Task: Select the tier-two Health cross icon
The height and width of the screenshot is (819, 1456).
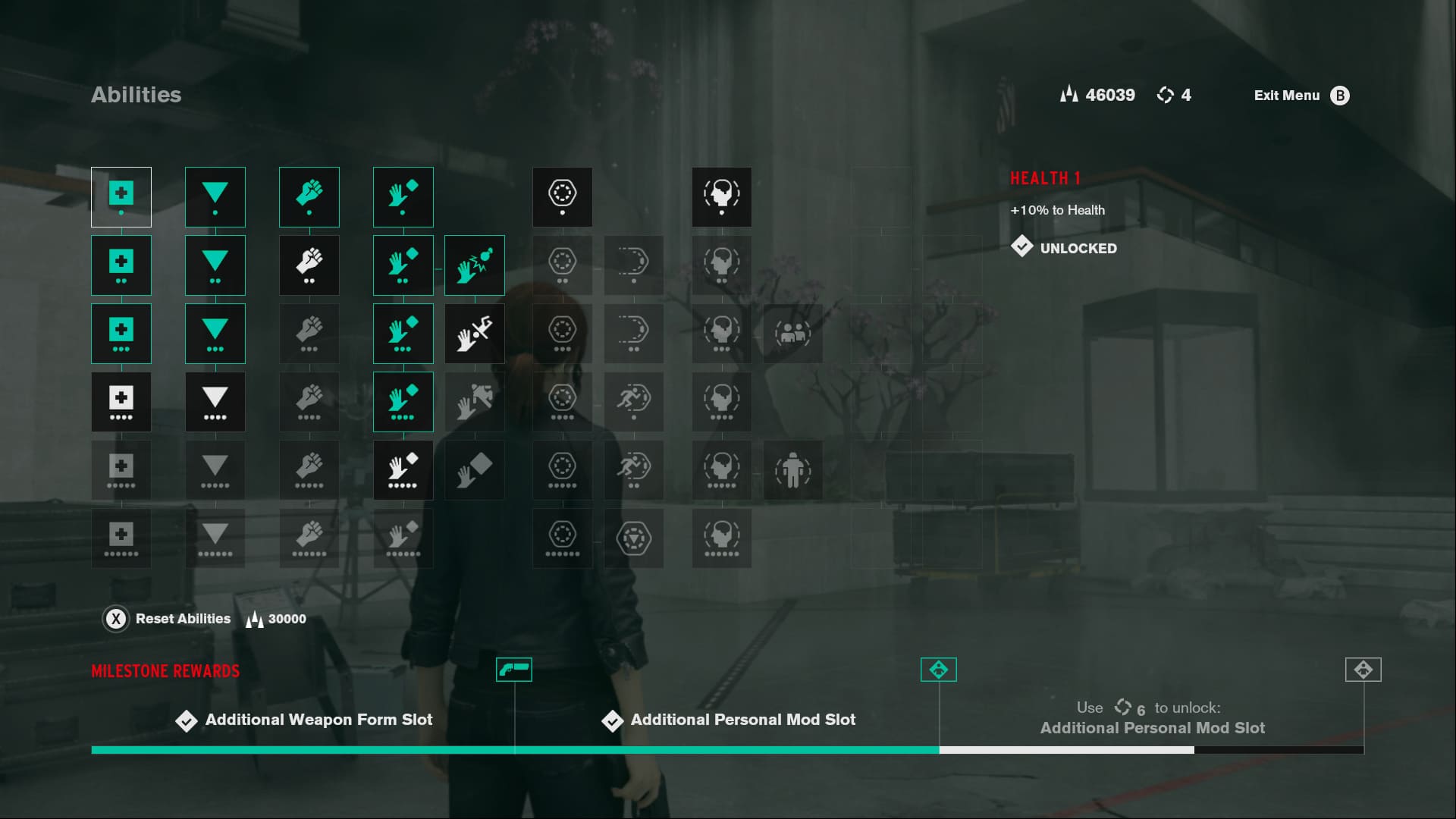Action: click(121, 265)
